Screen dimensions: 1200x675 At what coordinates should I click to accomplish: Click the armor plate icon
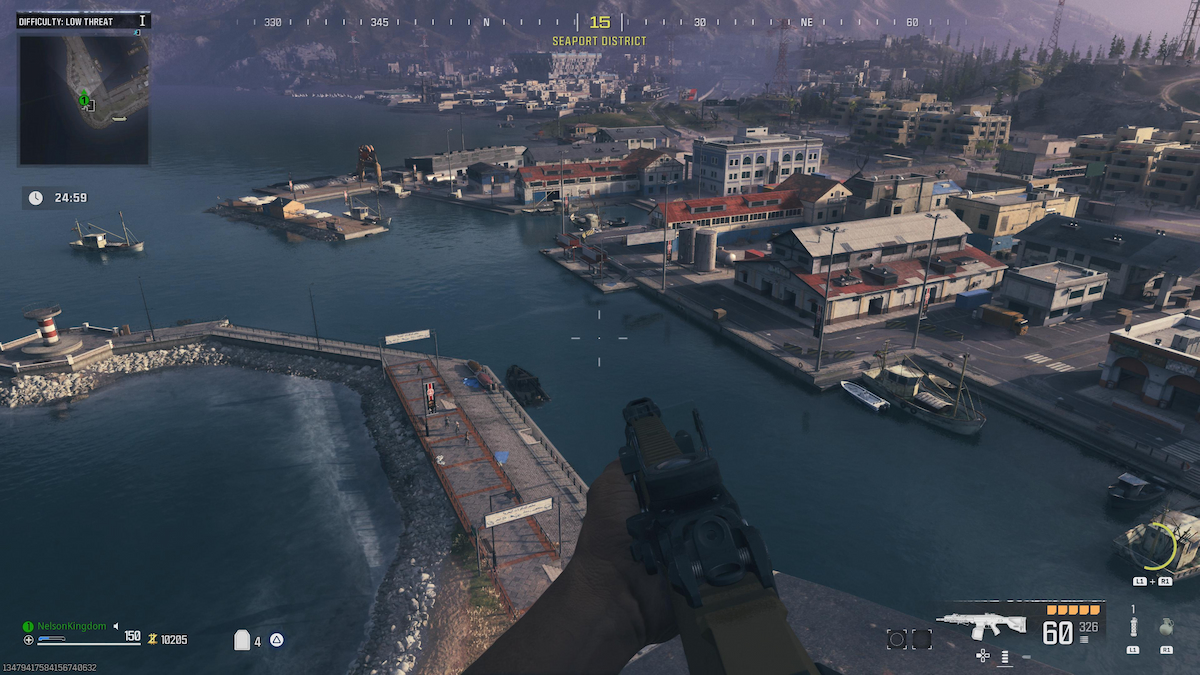point(242,640)
